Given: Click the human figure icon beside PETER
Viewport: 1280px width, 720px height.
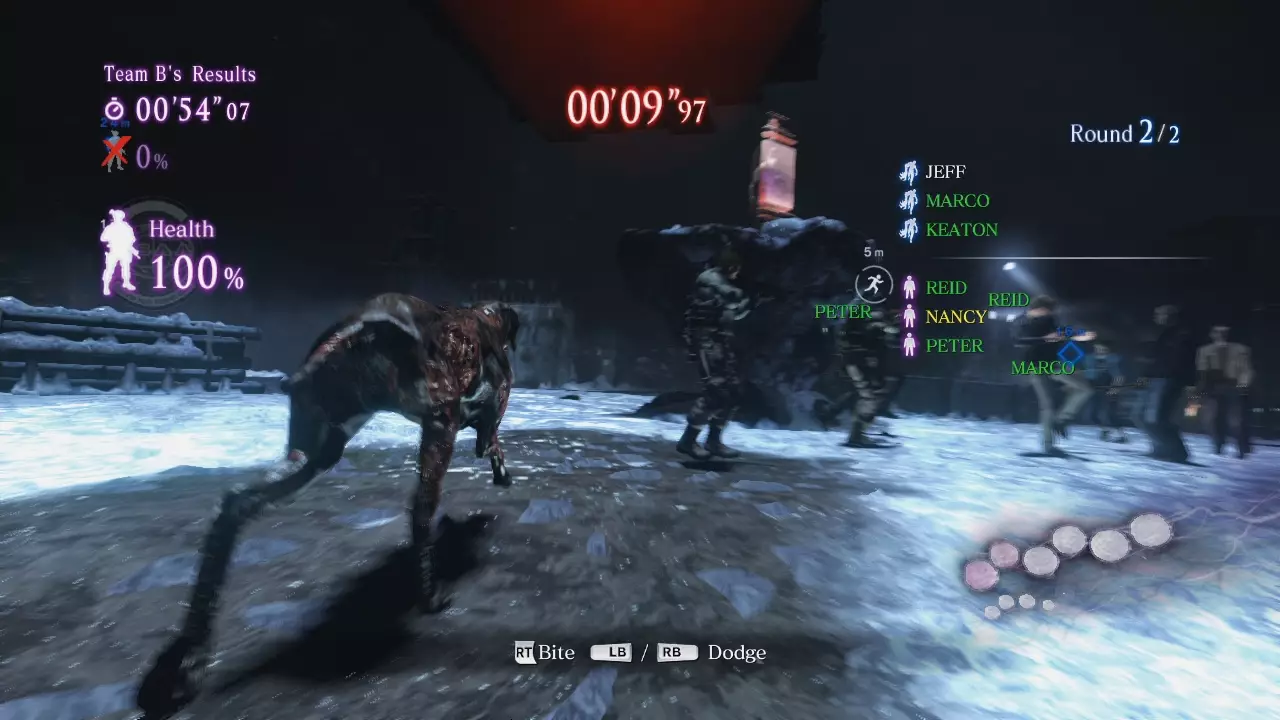Looking at the screenshot, I should click(909, 345).
